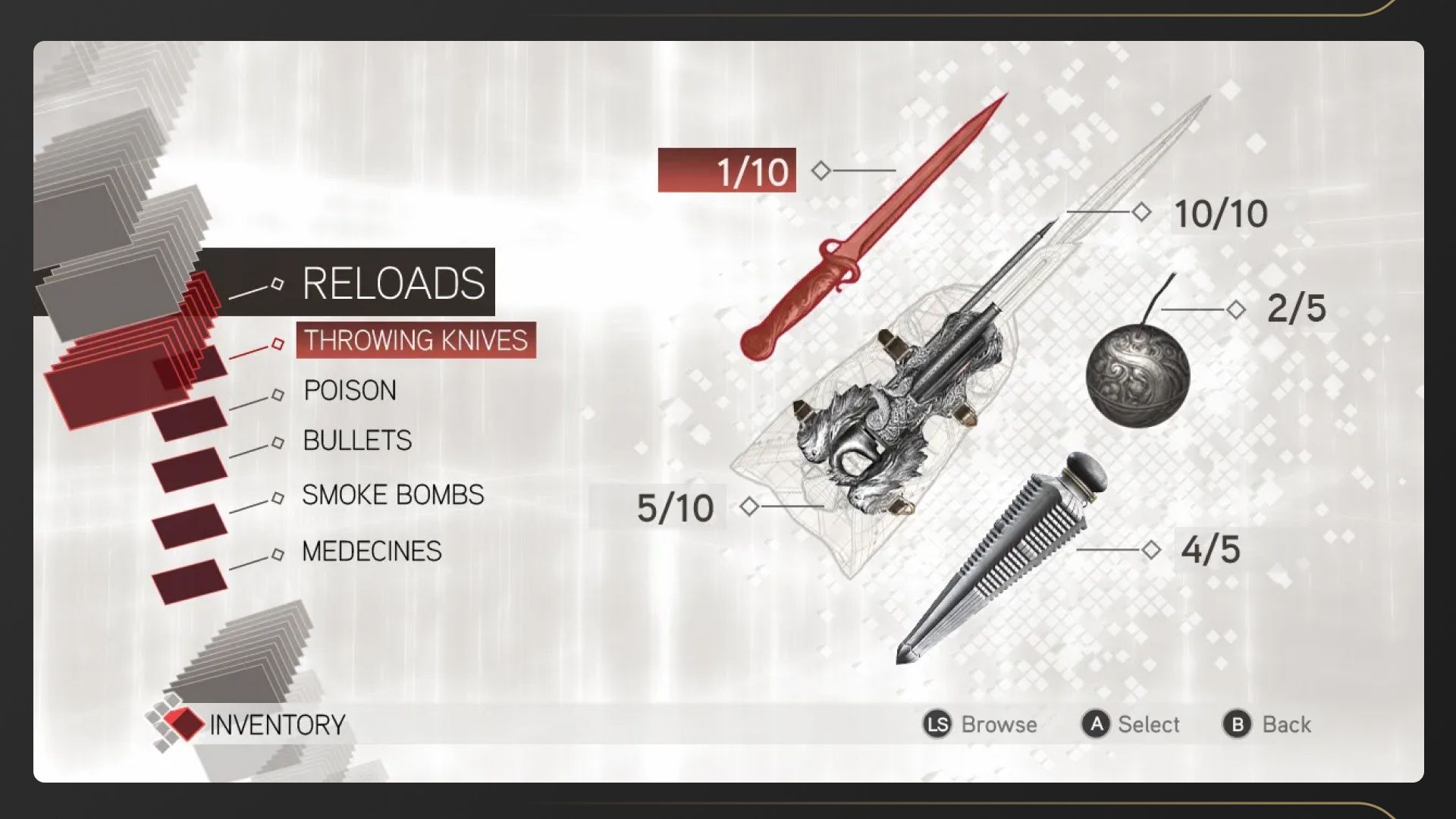Choose the Poison reload option
This screenshot has height=819, width=1456.
[x=350, y=391]
